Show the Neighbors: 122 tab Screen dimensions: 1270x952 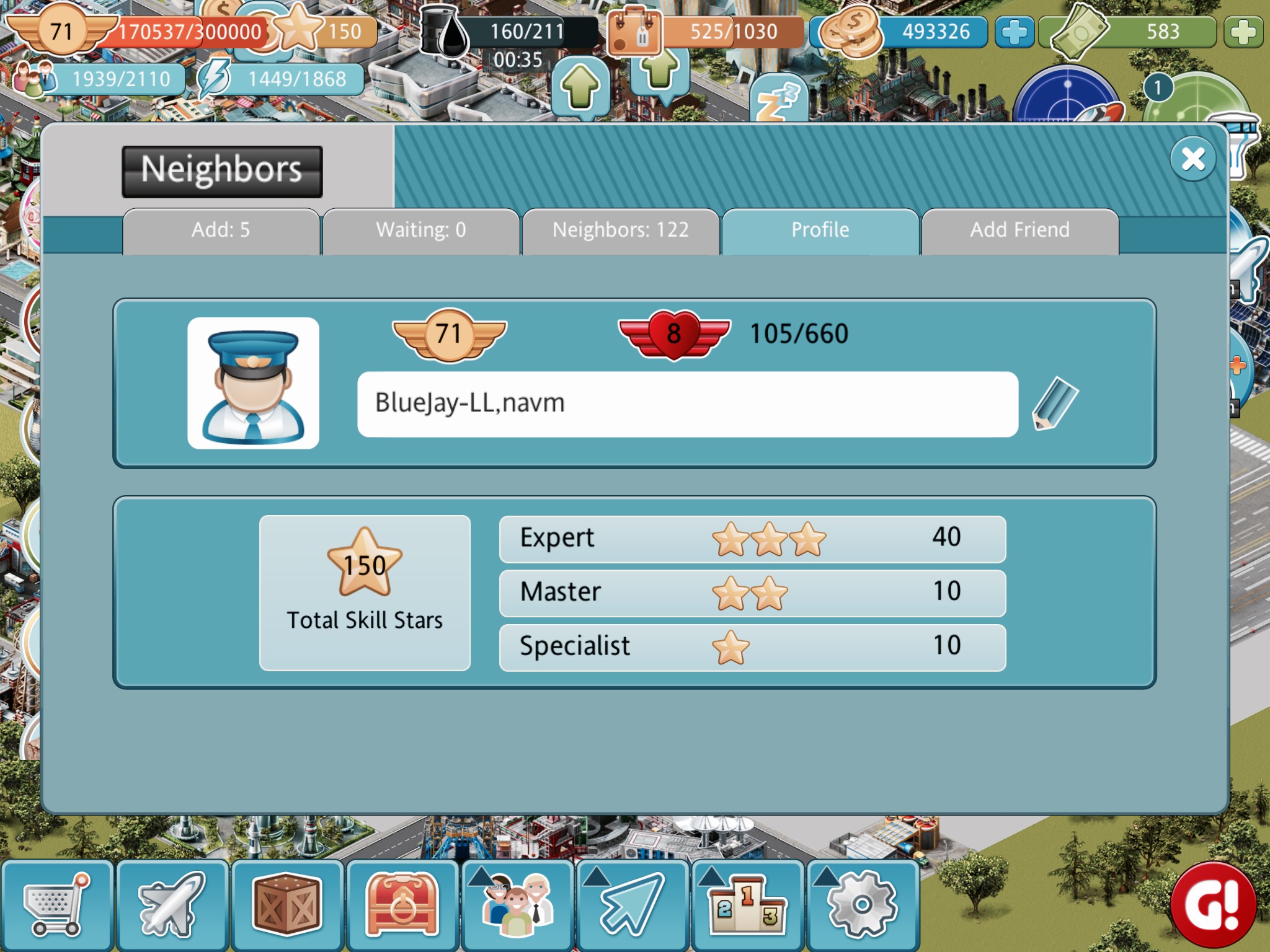click(x=620, y=231)
